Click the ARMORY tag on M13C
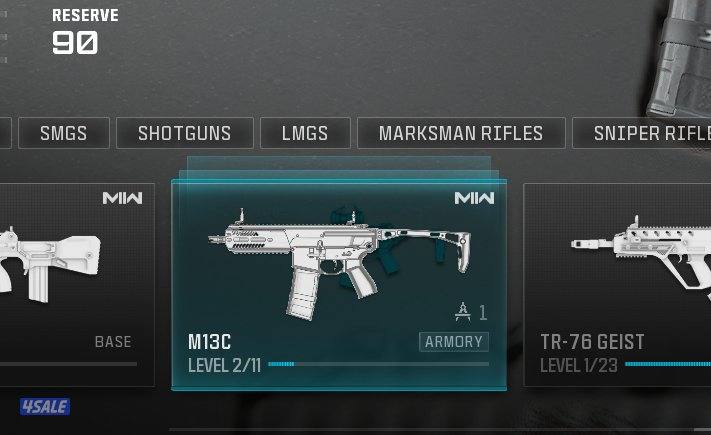This screenshot has height=435, width=711. coord(454,342)
